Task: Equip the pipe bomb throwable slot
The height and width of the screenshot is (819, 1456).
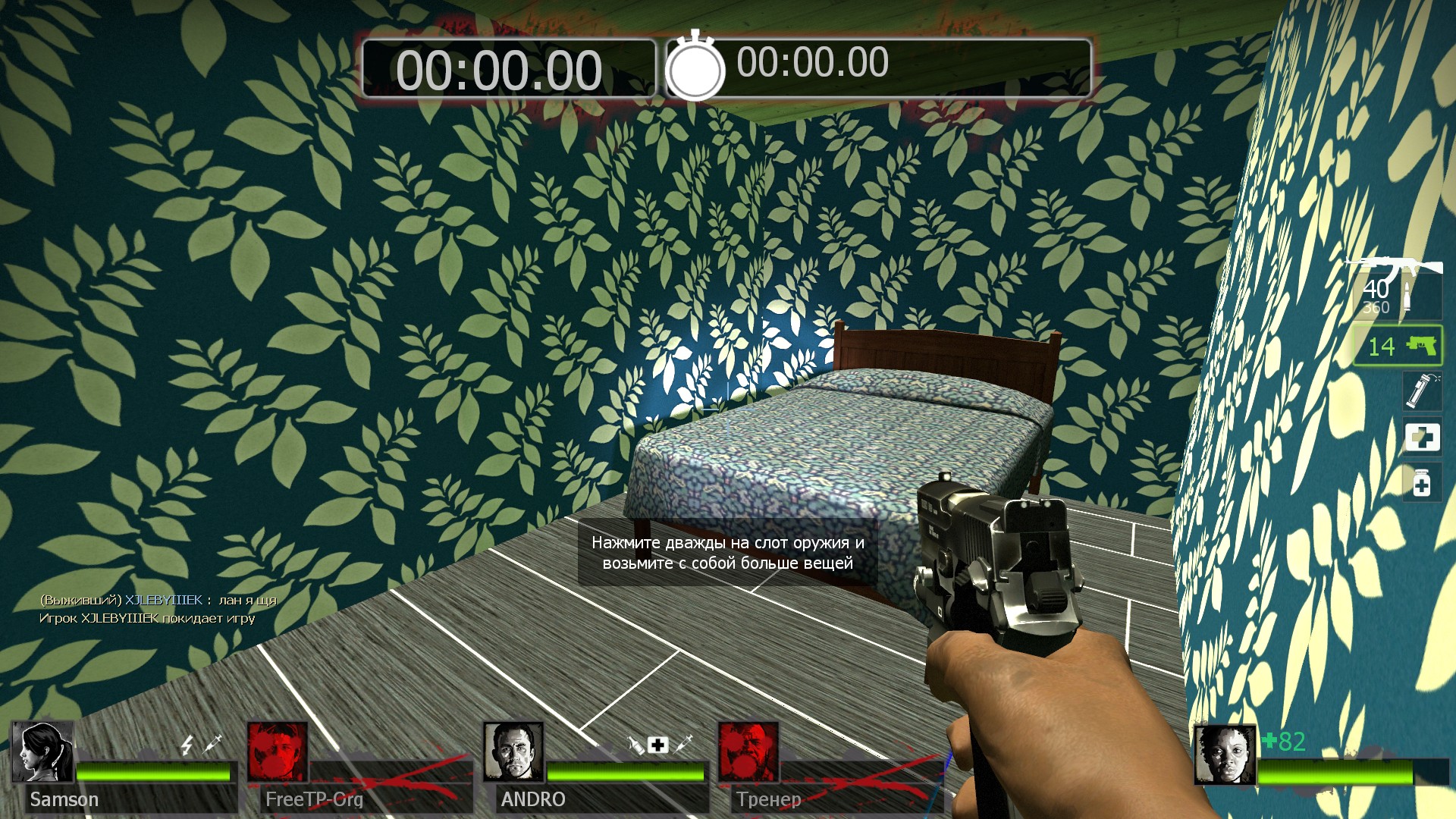Action: tap(1421, 391)
